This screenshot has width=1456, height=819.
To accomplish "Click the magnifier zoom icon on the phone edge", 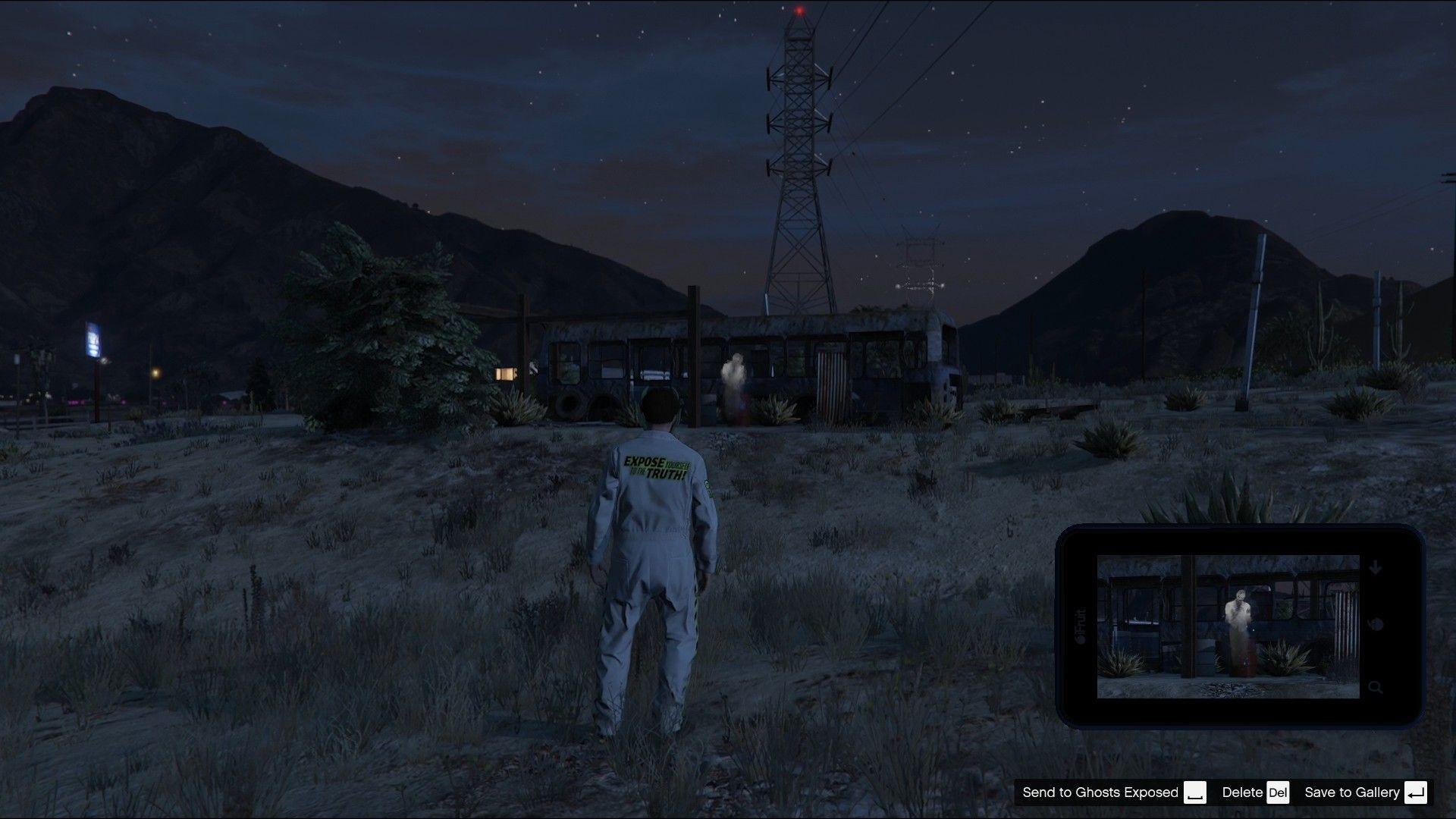I will (1375, 685).
